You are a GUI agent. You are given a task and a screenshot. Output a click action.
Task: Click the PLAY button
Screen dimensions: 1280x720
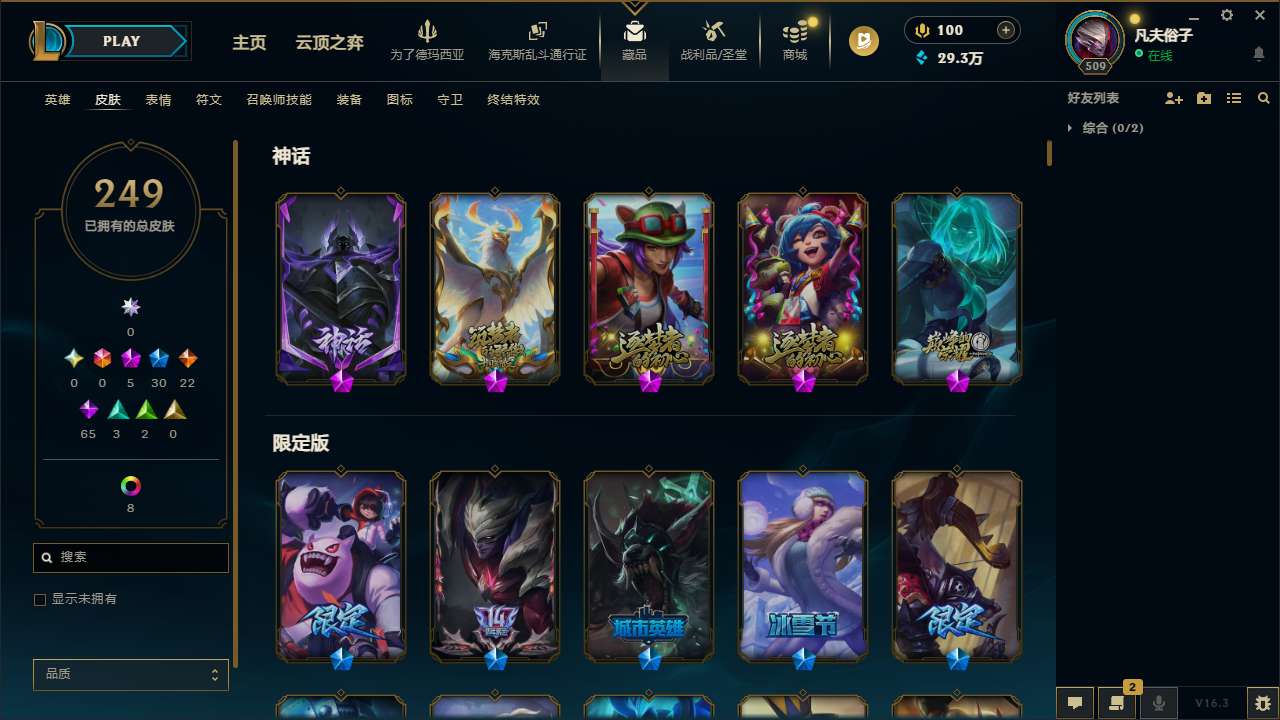[x=121, y=41]
